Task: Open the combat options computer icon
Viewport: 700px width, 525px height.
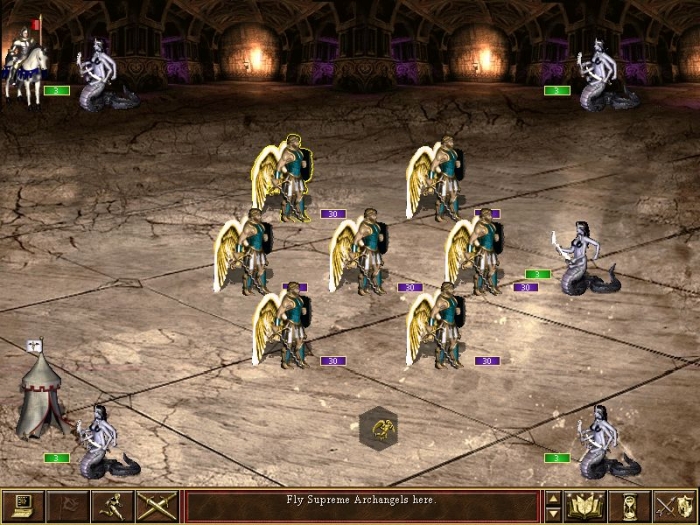Action: click(22, 506)
